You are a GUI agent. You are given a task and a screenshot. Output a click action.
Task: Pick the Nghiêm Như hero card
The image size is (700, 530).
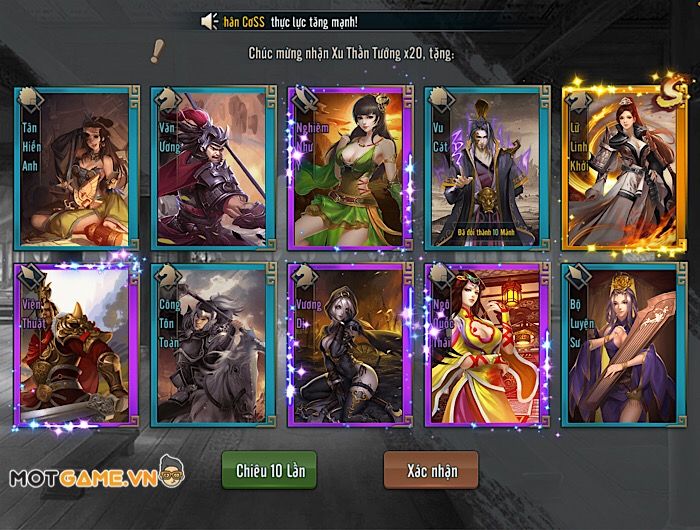coord(347,167)
